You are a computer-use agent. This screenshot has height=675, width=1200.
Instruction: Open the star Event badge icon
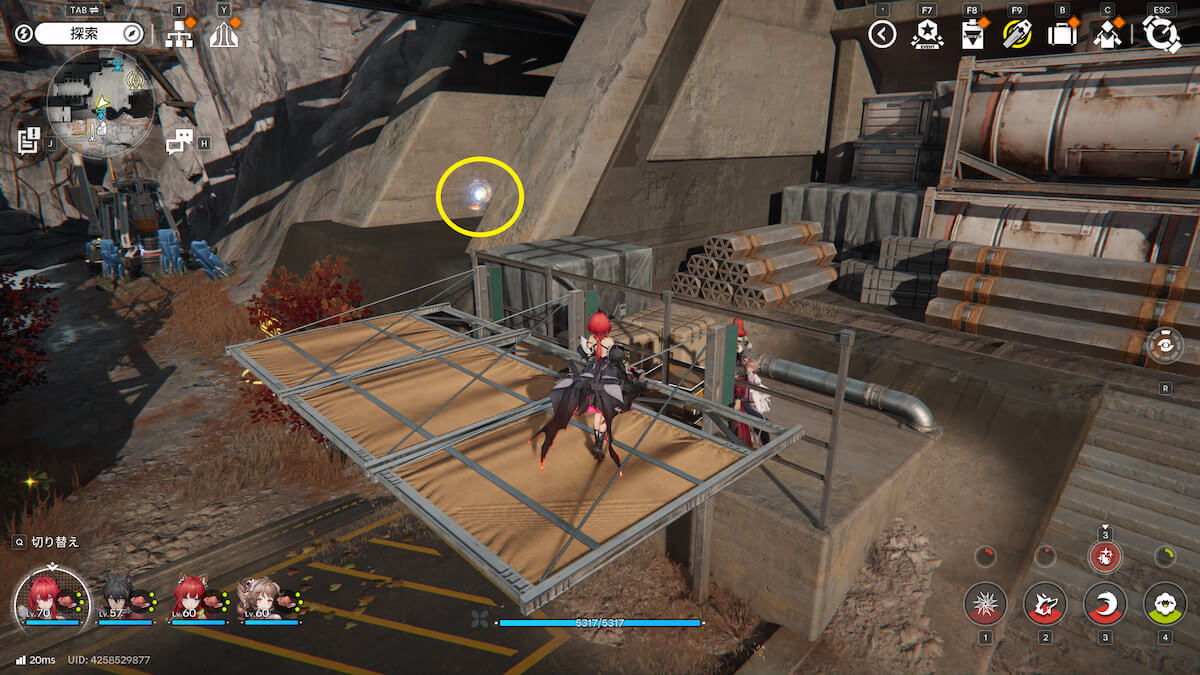(926, 35)
